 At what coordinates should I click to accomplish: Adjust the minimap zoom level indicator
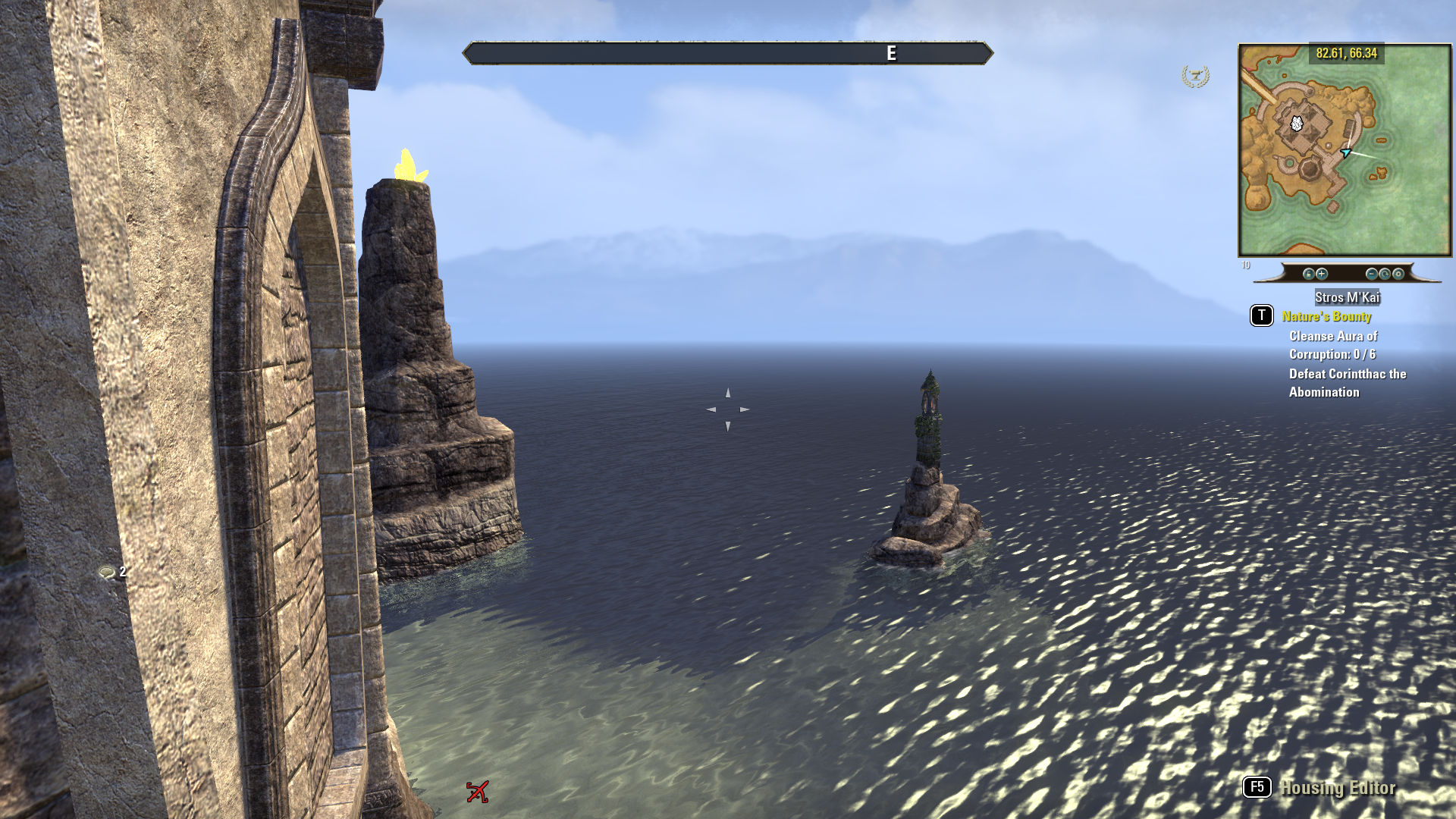[1244, 266]
